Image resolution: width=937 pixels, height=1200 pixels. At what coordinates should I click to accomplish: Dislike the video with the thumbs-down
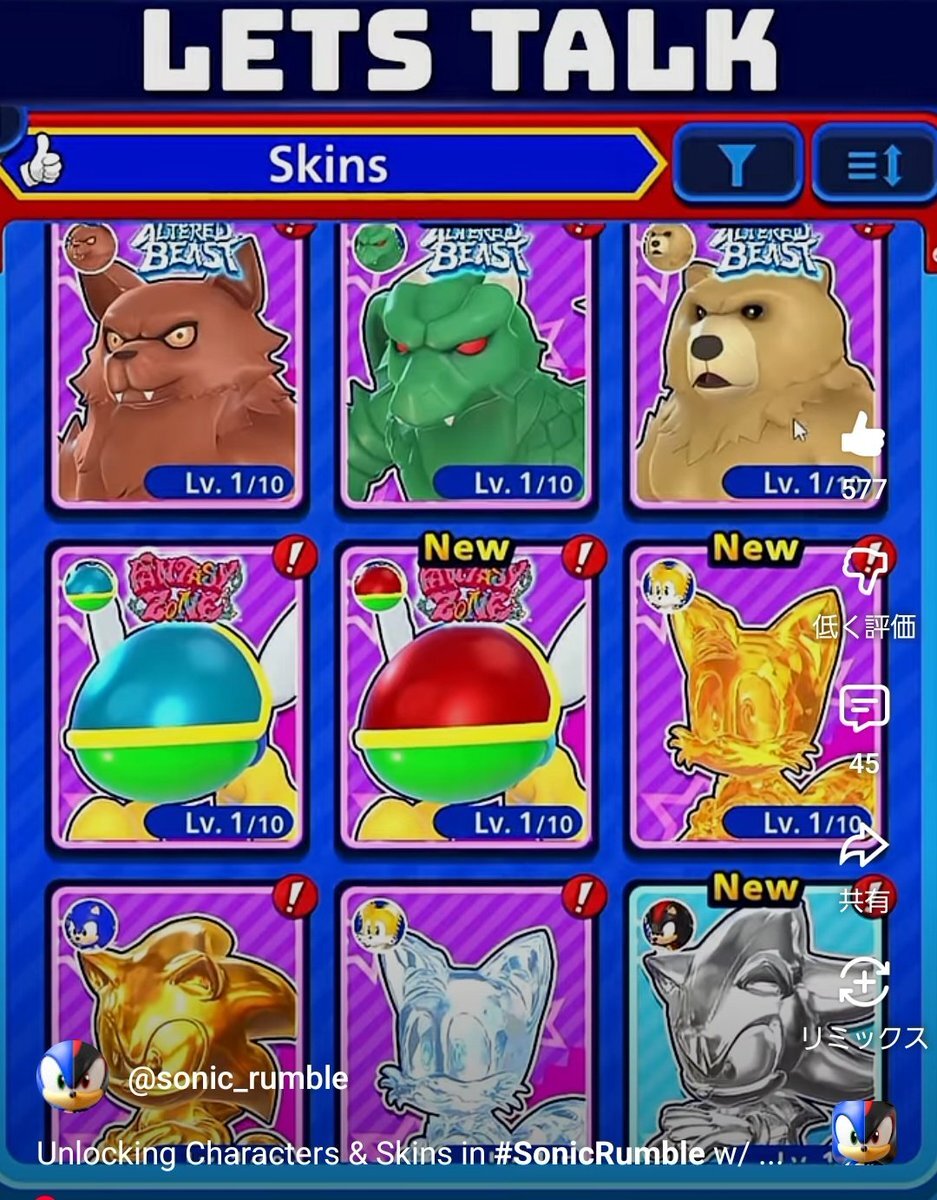coord(864,572)
